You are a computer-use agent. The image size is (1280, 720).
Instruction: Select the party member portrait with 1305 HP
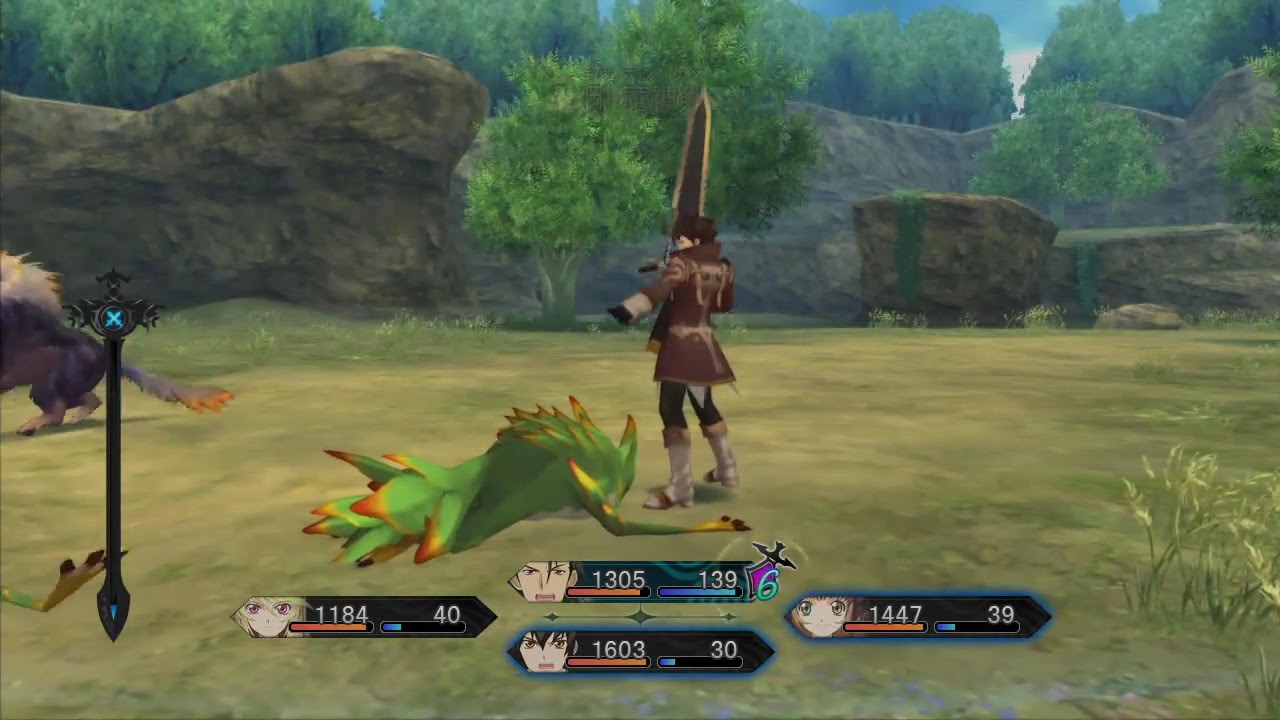pos(543,581)
